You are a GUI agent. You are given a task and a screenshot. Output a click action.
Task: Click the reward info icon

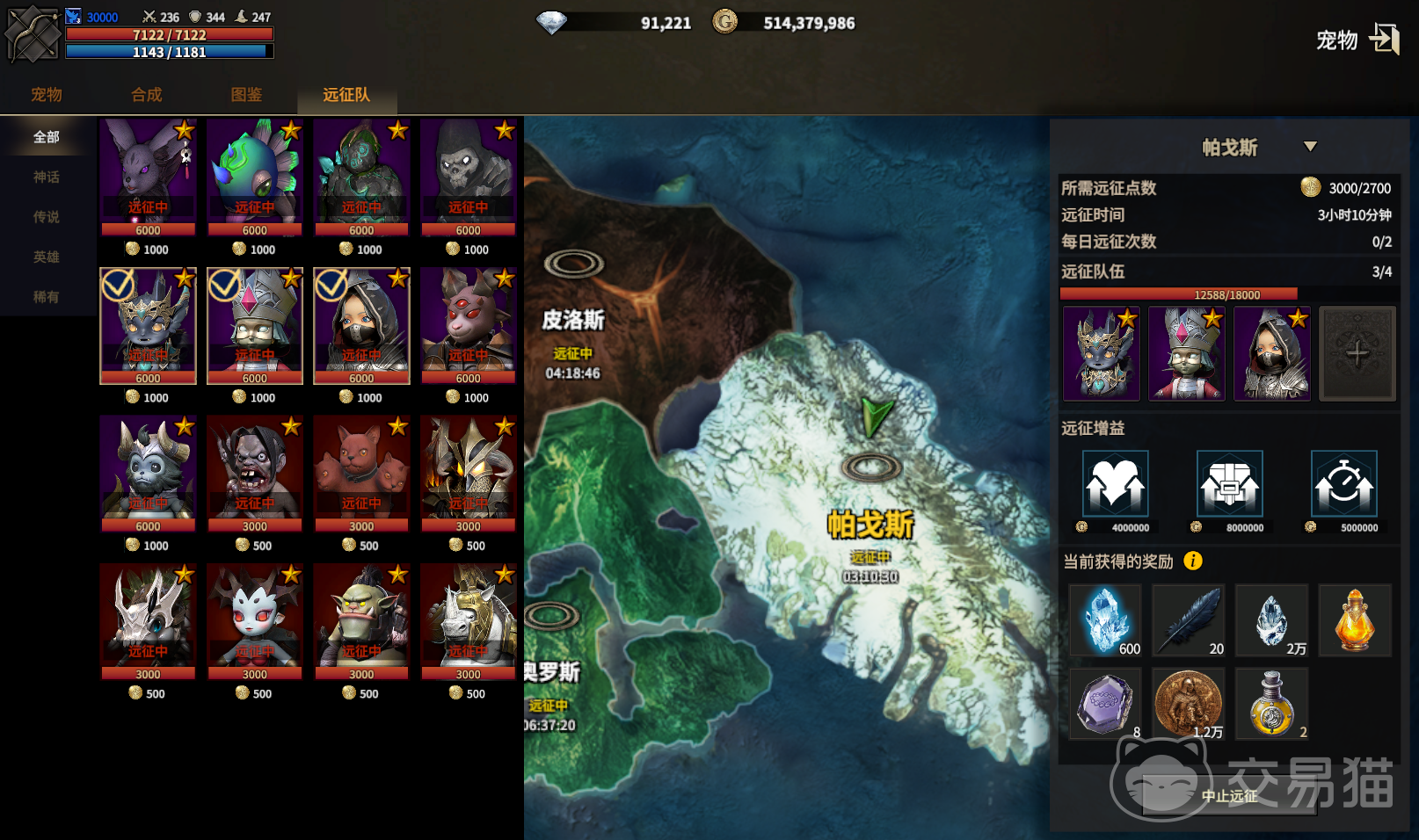[x=1193, y=561]
